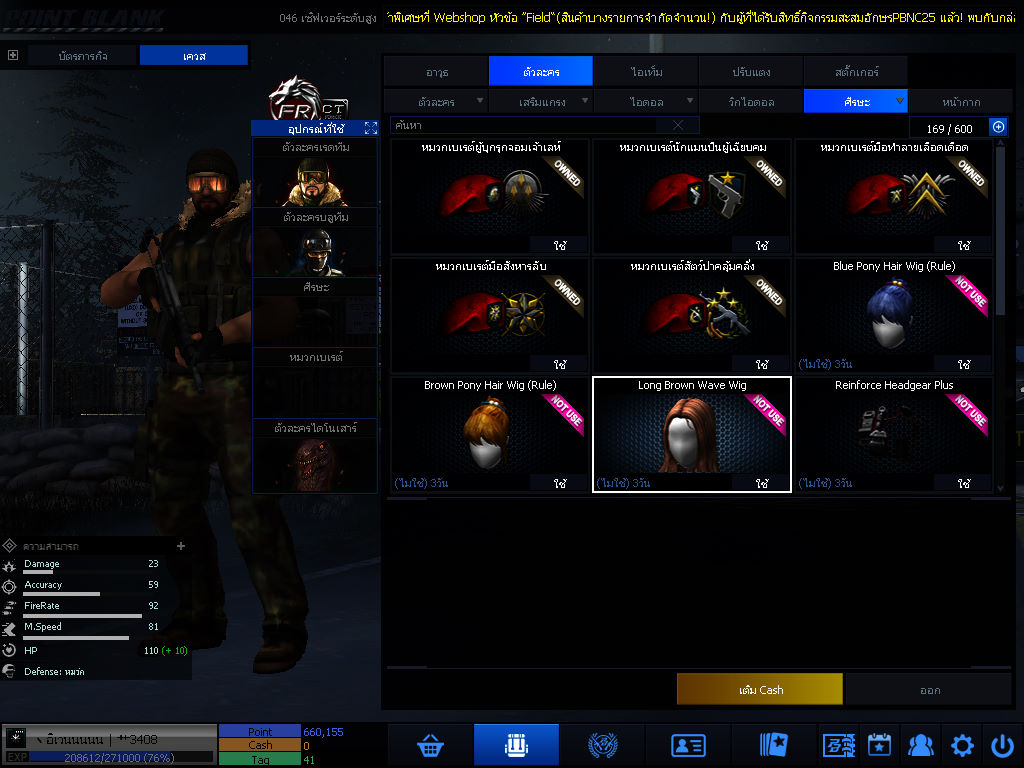Image resolution: width=1024 pixels, height=768 pixels.
Task: Open the ไอเท็ม items tab
Action: [646, 72]
